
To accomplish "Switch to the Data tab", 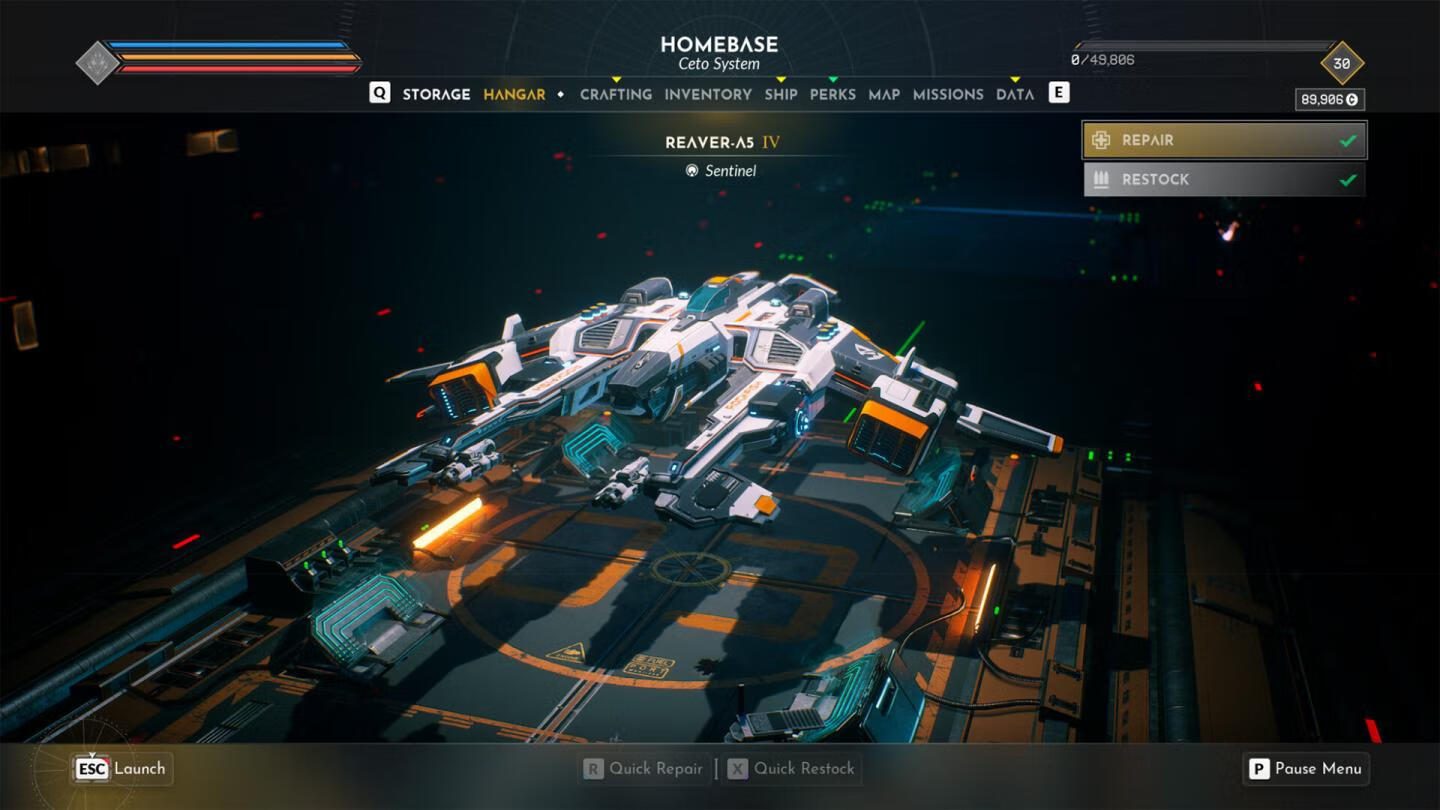I will point(1015,94).
